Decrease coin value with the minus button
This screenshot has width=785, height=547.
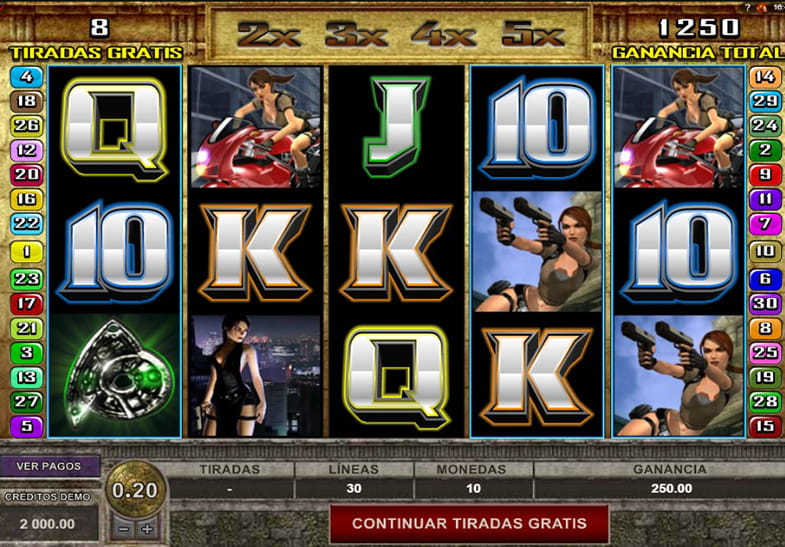tap(123, 528)
